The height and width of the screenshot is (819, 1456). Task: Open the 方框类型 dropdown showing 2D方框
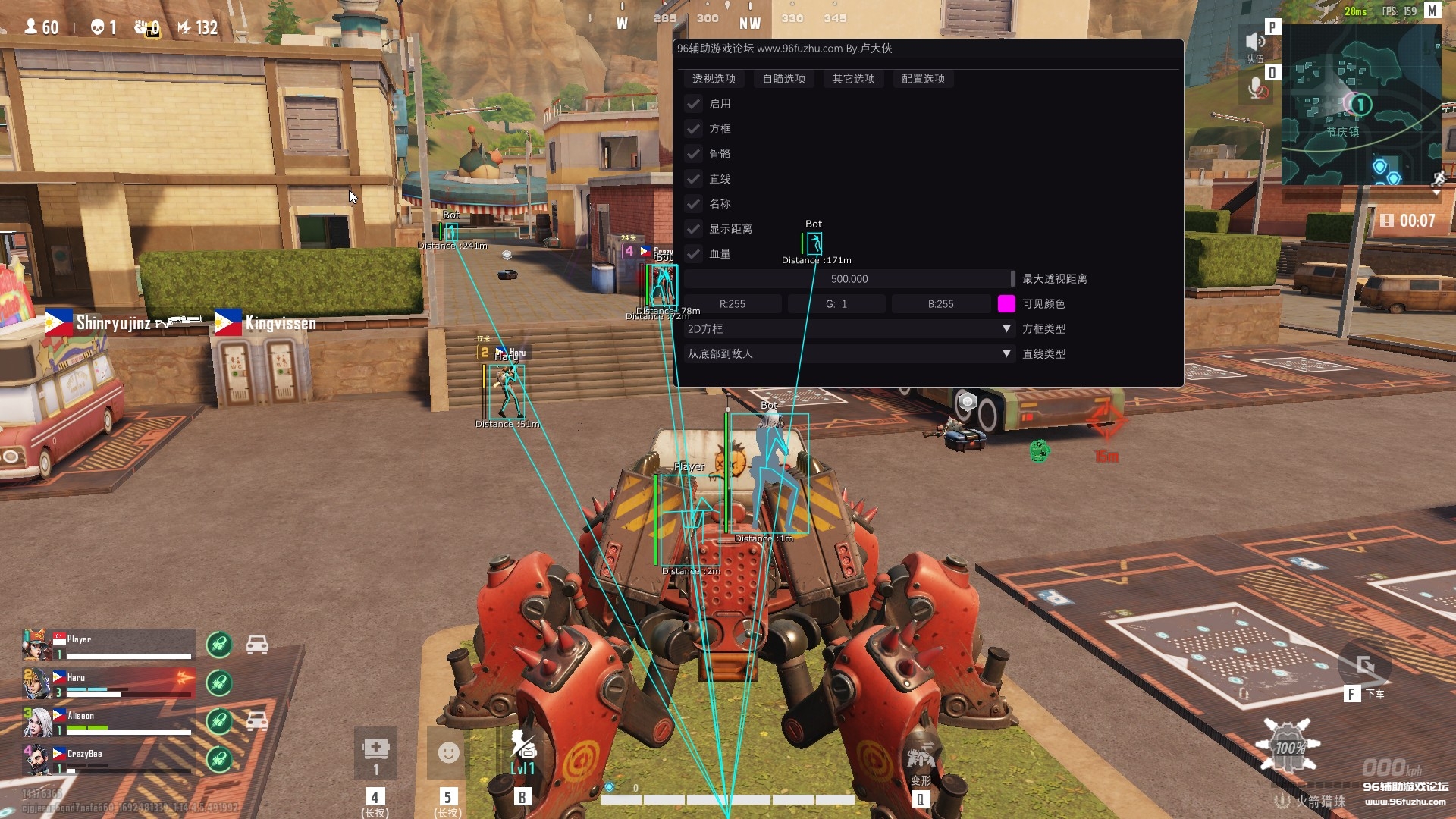[x=849, y=328]
